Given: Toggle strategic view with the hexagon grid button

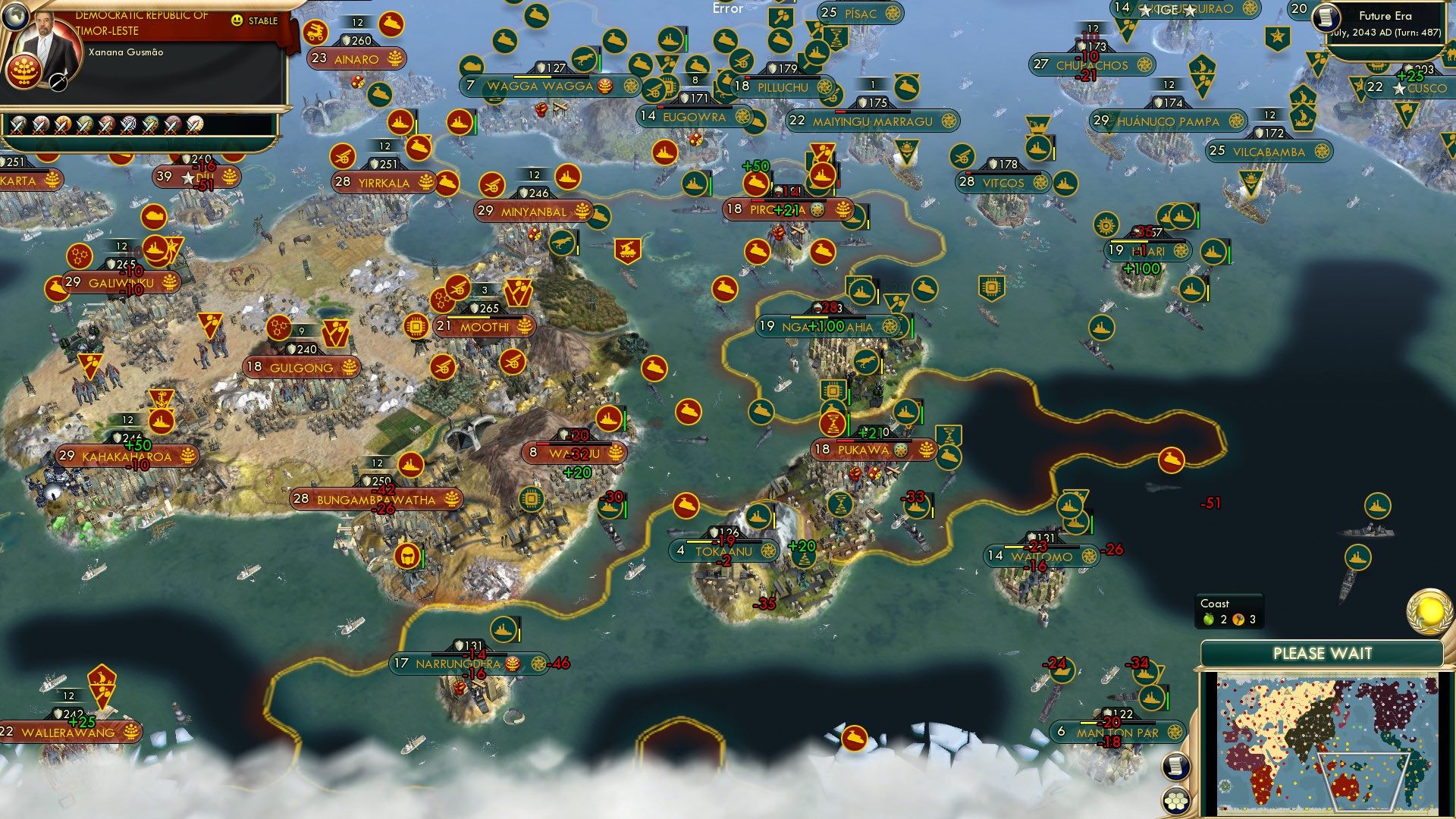Looking at the screenshot, I should tap(1175, 800).
